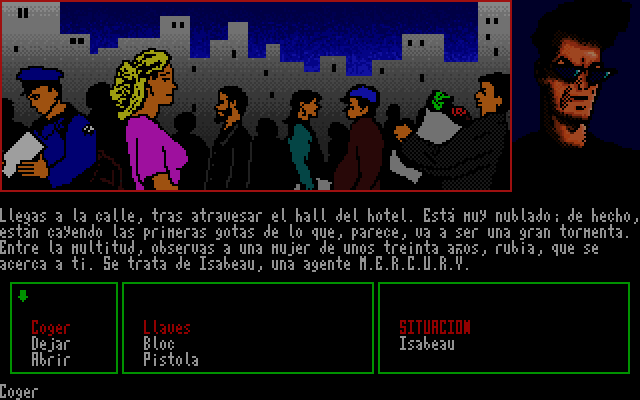Screen dimensions: 640x400
Task: Select Llaves from the inventory
Action: 167,328
